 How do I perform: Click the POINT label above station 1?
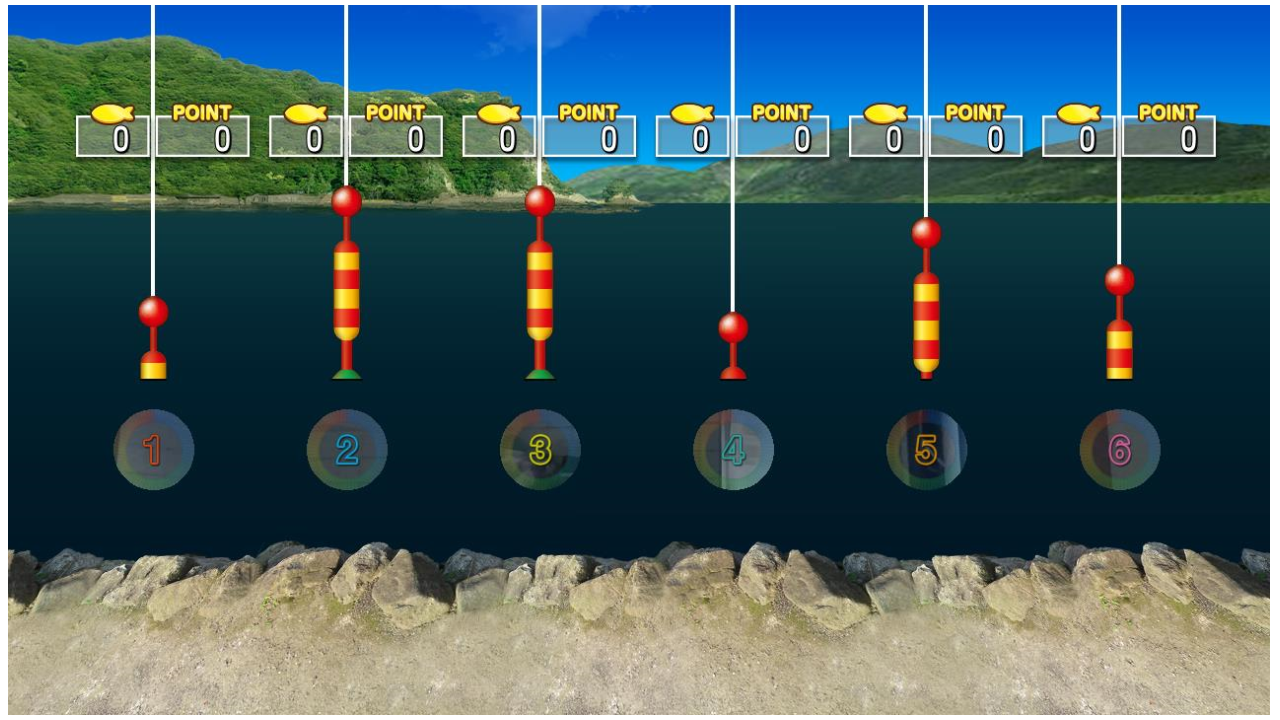tap(200, 111)
